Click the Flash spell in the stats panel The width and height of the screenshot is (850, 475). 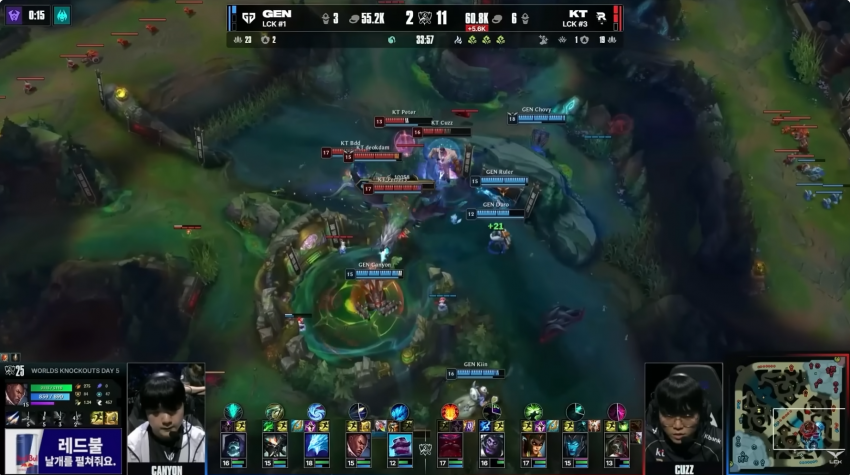[x=98, y=418]
